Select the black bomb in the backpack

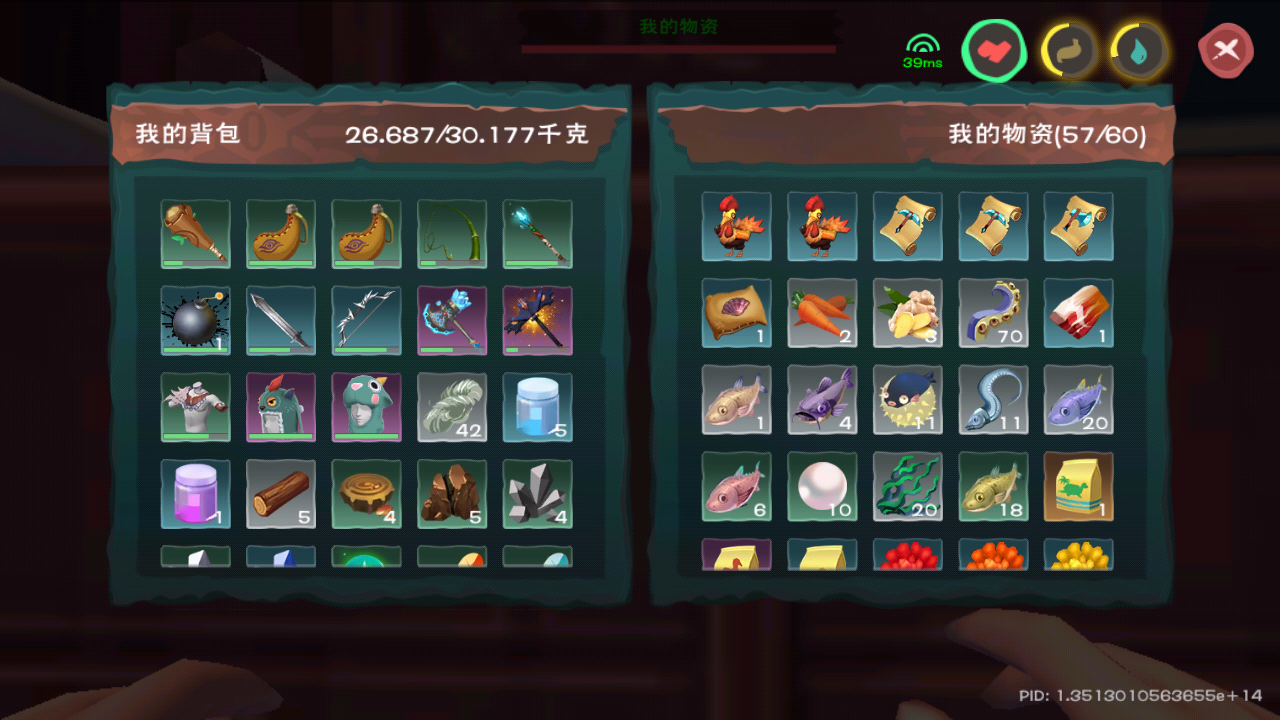(195, 320)
